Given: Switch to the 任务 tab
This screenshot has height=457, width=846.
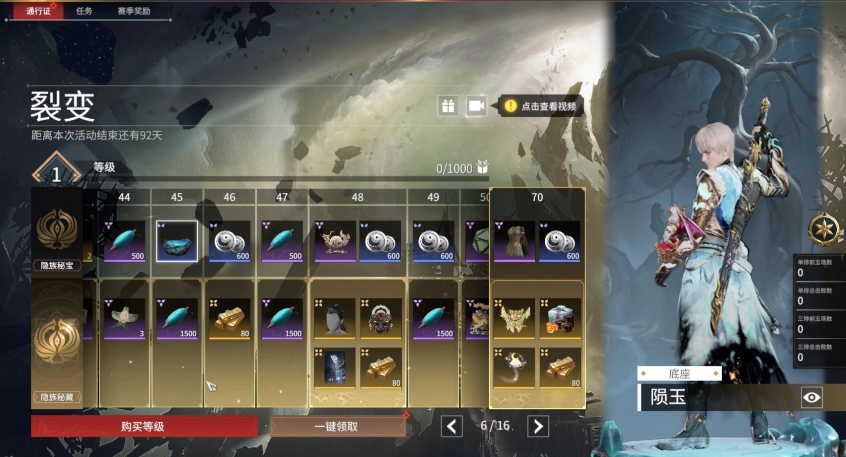Looking at the screenshot, I should [84, 11].
